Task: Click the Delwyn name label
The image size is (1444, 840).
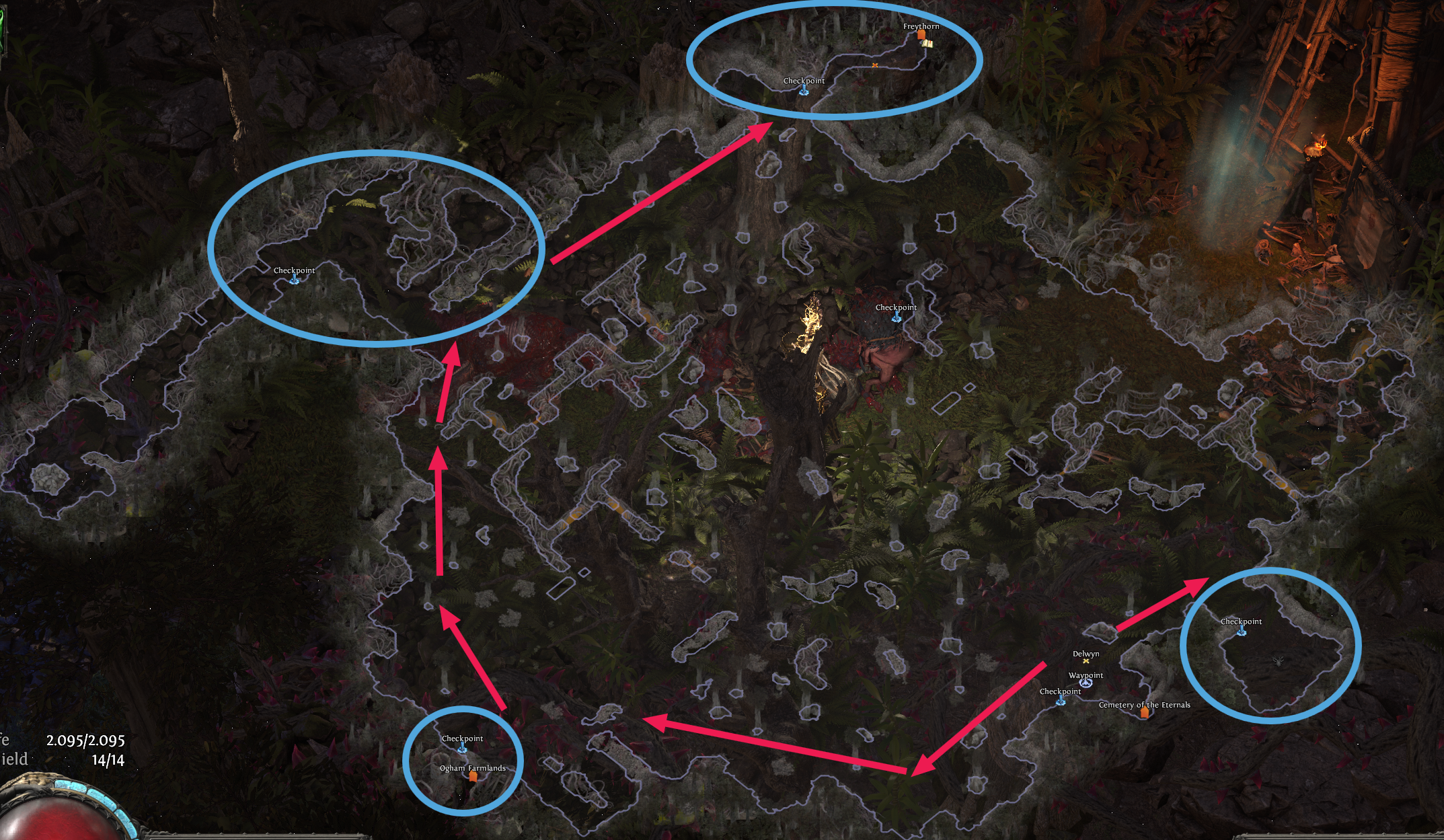Action: pos(1086,653)
